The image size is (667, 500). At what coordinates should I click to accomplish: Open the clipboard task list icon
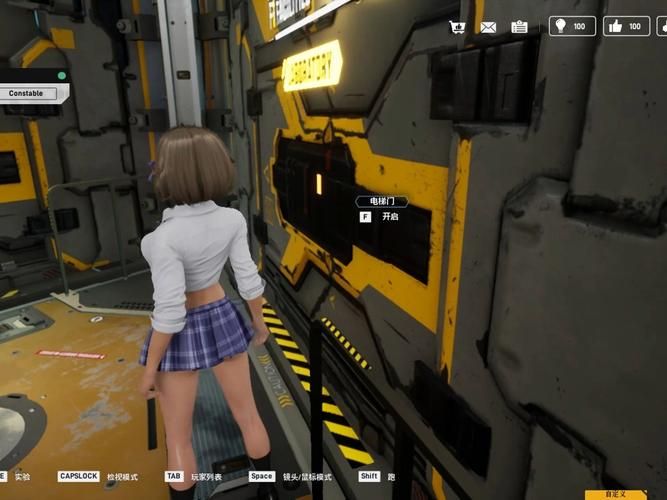point(519,27)
